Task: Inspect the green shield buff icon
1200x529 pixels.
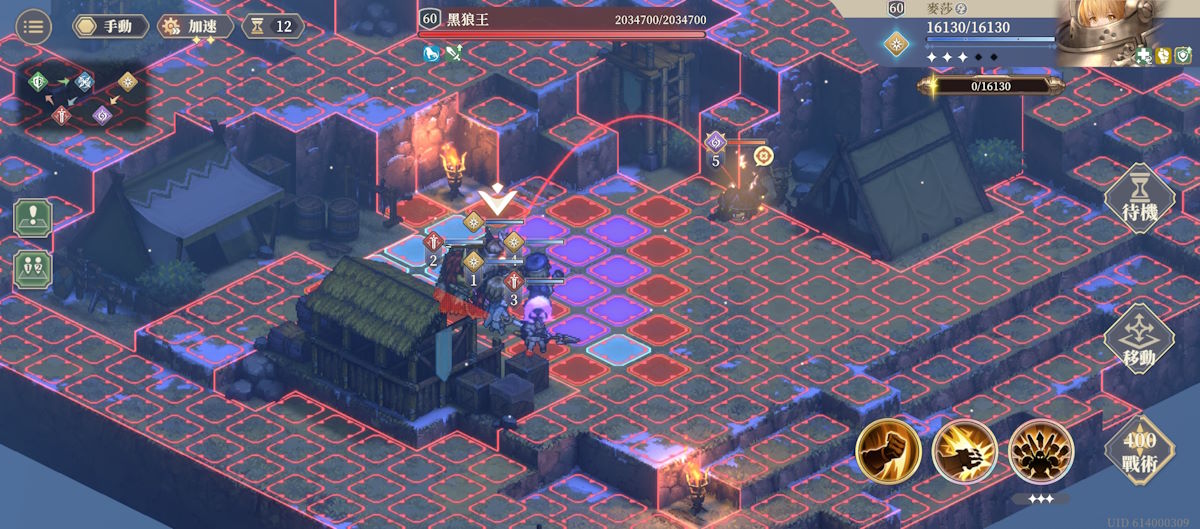Action: click(1182, 55)
